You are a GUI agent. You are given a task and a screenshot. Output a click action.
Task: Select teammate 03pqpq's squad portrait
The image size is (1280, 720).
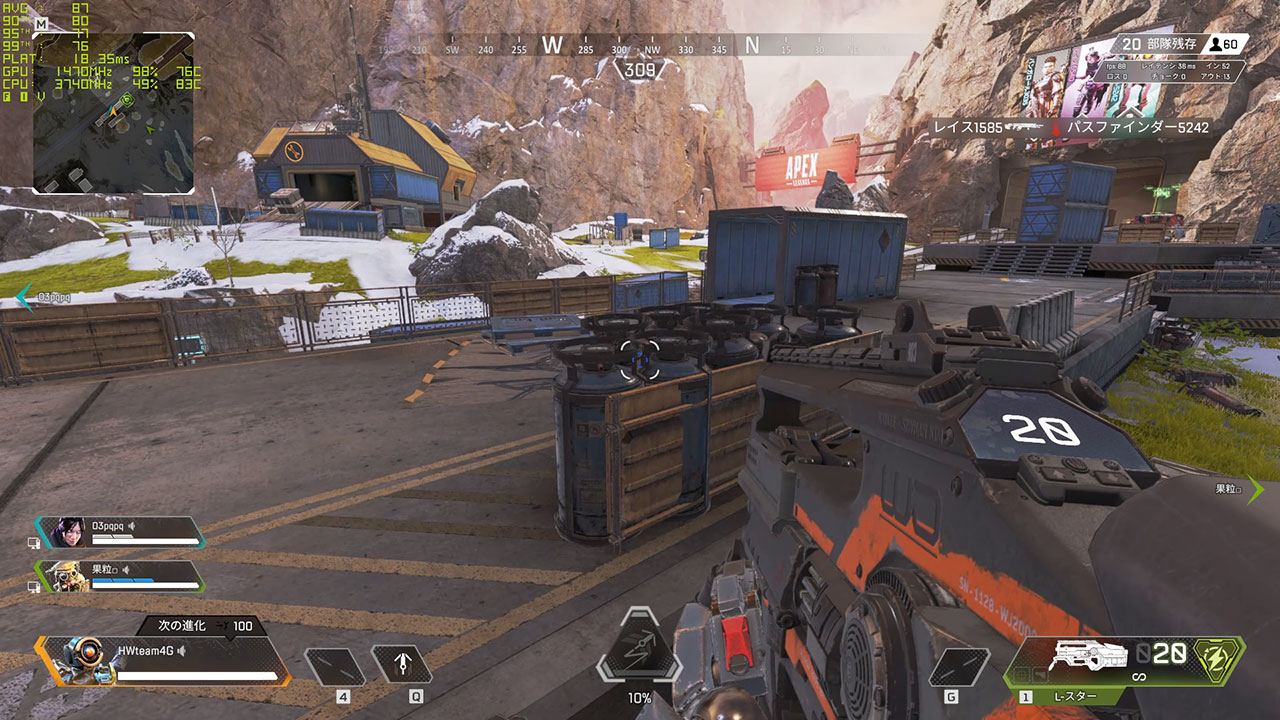69,532
